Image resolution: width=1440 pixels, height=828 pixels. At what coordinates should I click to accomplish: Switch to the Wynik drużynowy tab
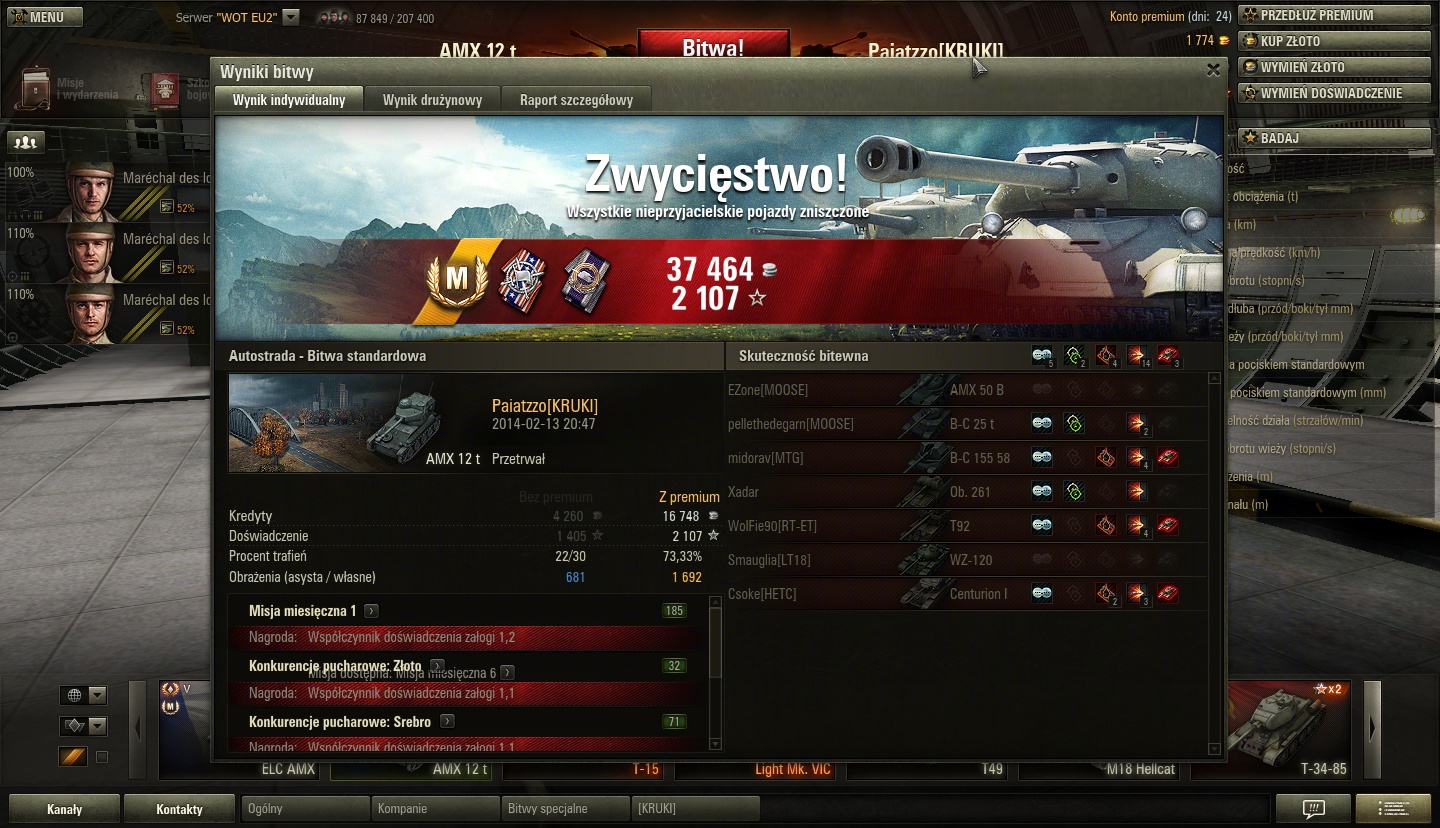(x=432, y=100)
